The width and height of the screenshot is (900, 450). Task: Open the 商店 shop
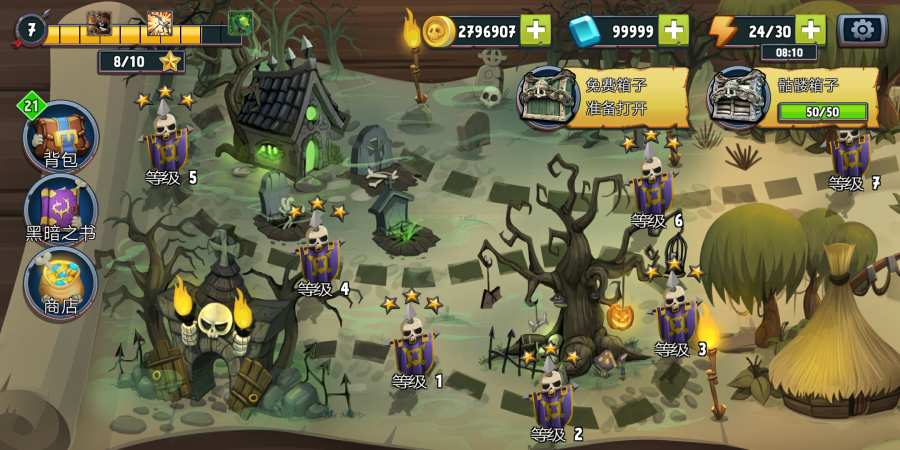[x=60, y=283]
